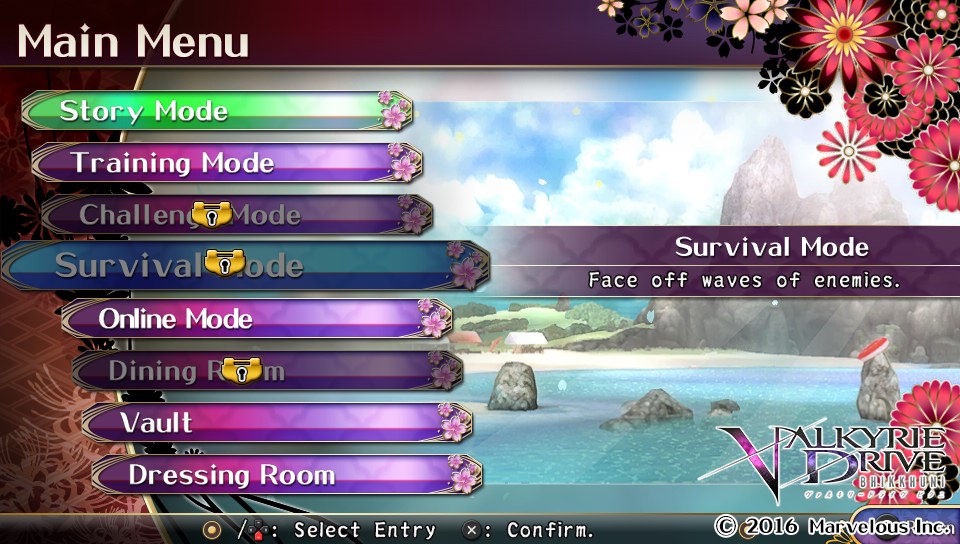The image size is (960, 544).
Task: Open the Vault menu entry
Action: pos(275,423)
